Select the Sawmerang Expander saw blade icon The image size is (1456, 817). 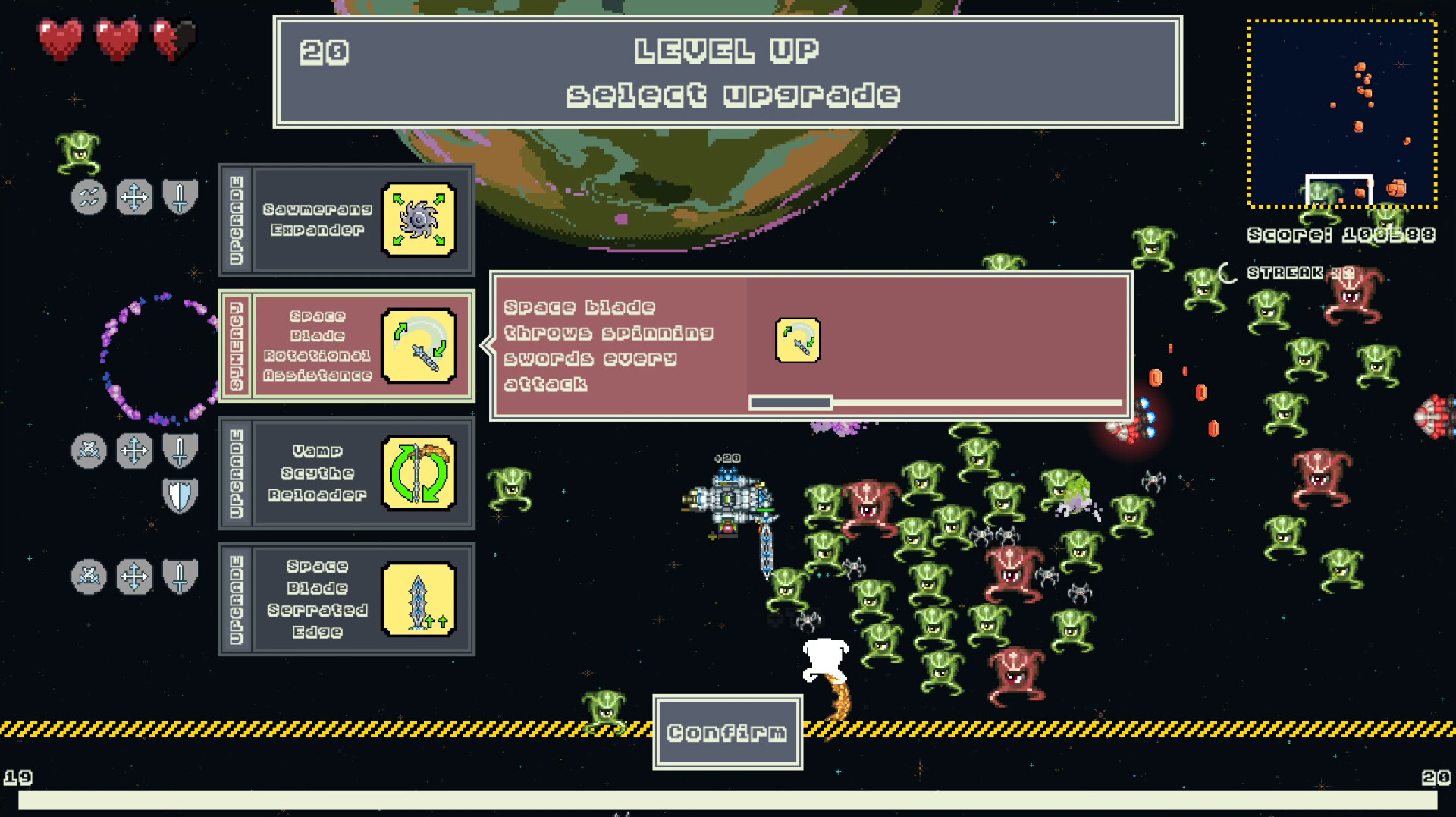click(x=419, y=220)
